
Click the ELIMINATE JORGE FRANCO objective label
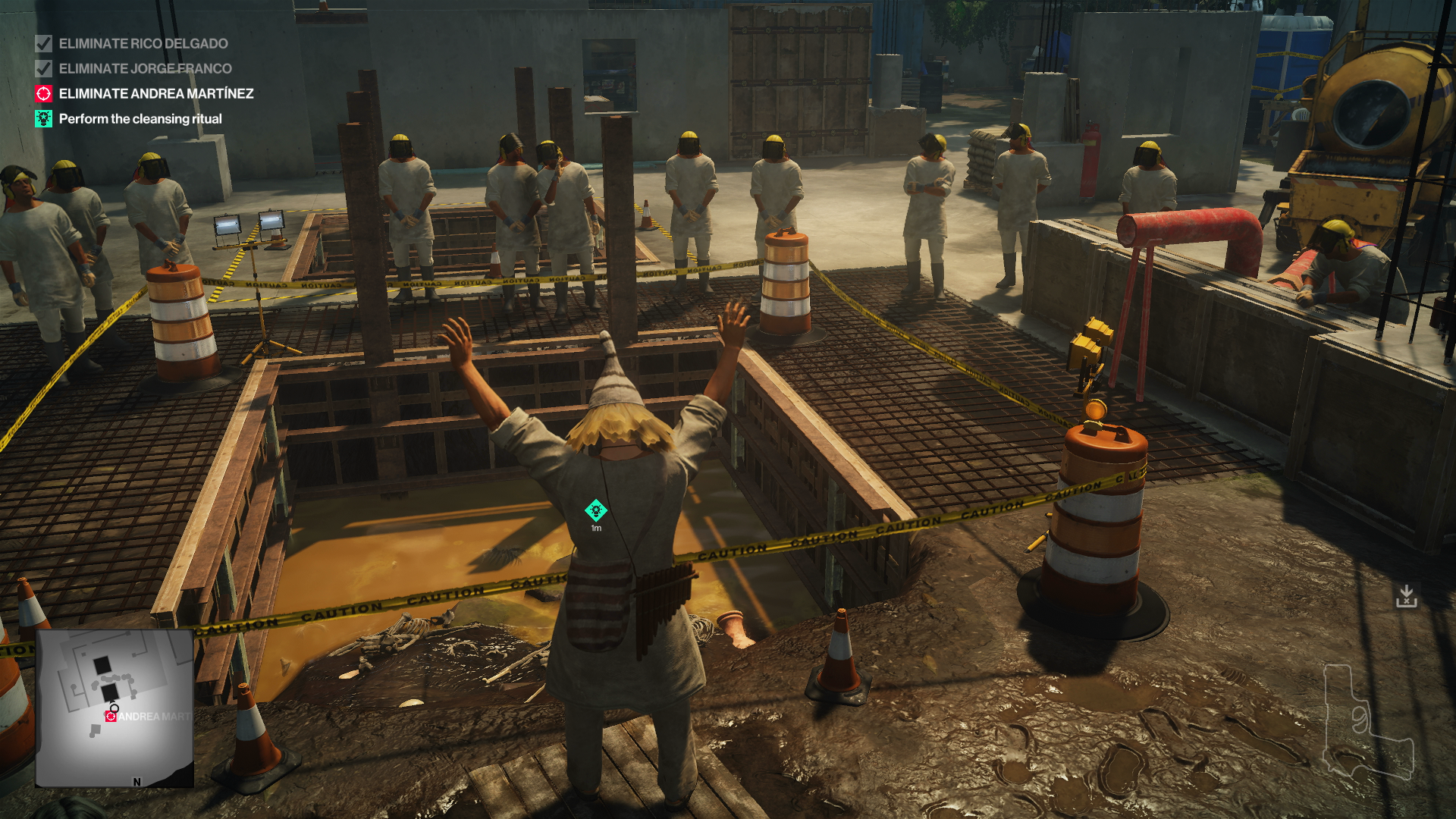[146, 68]
